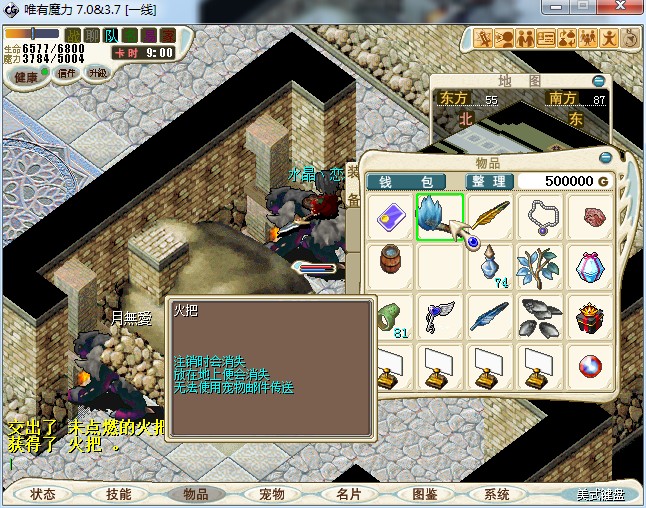Select the purple gem necklace item
Viewport: 646px width, 508px height.
pyautogui.click(x=540, y=218)
